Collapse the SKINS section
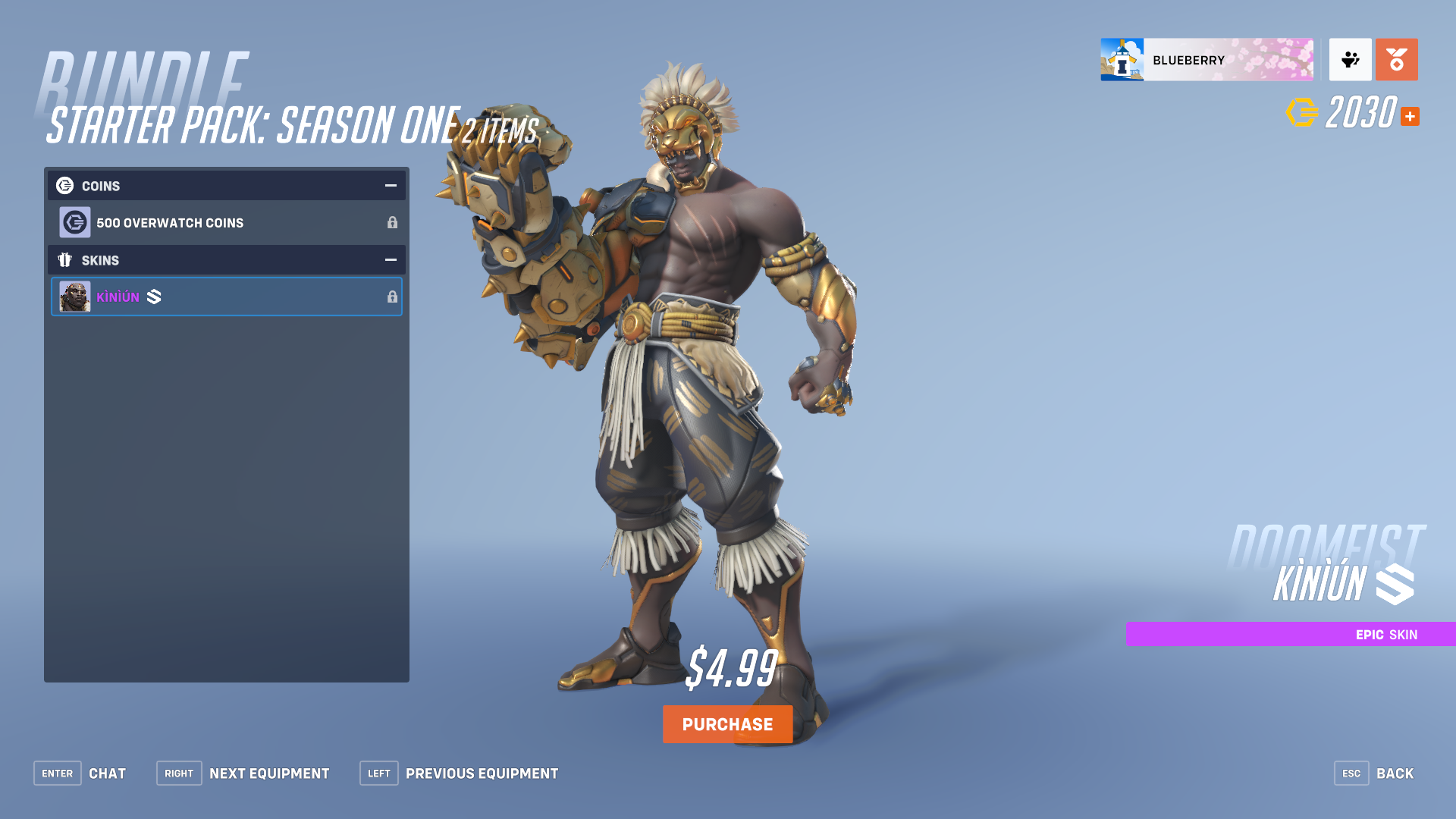Screen dimensions: 1456x819 [x=391, y=260]
